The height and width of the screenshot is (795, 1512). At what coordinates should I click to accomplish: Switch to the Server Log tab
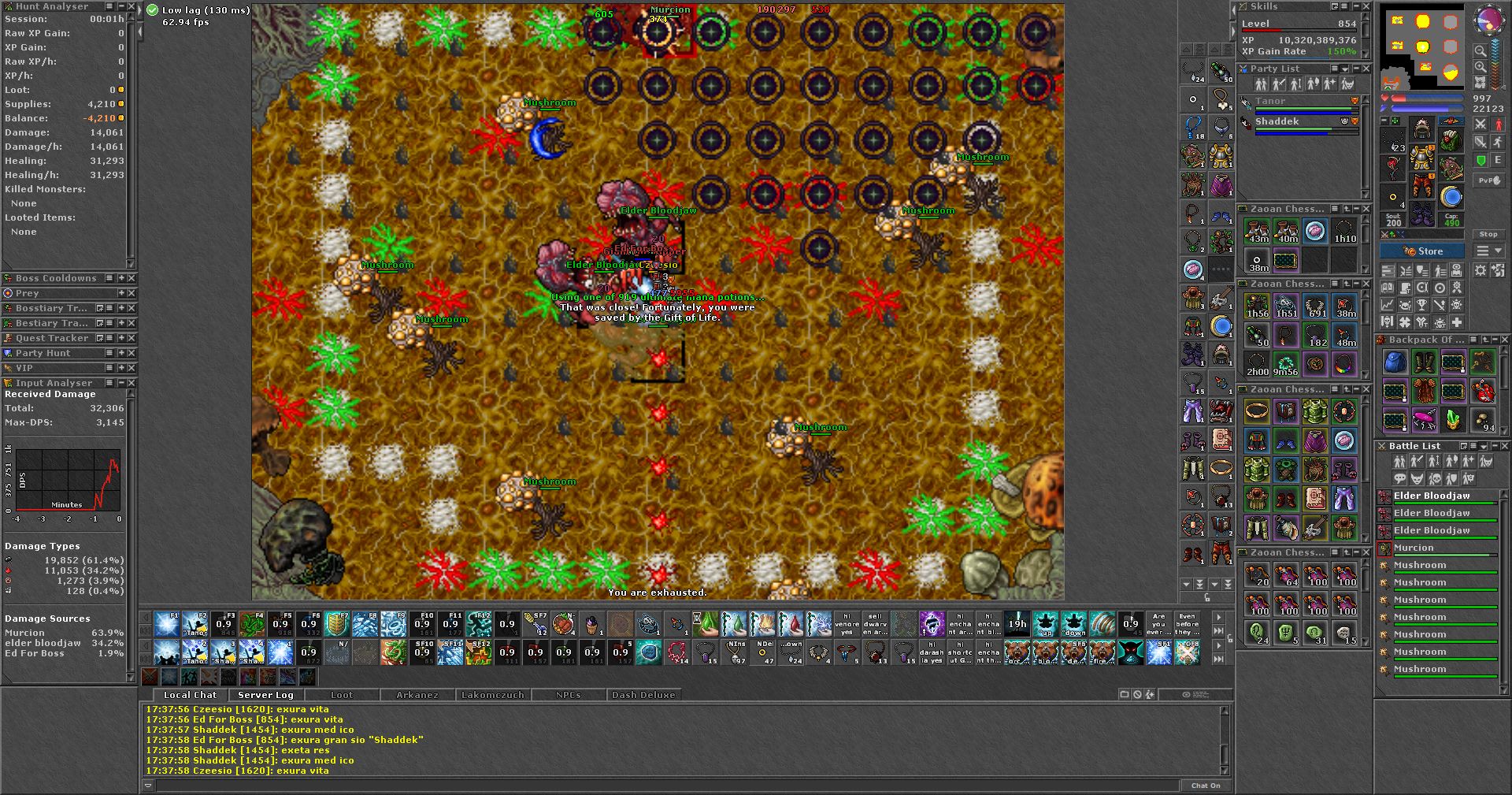tap(265, 695)
